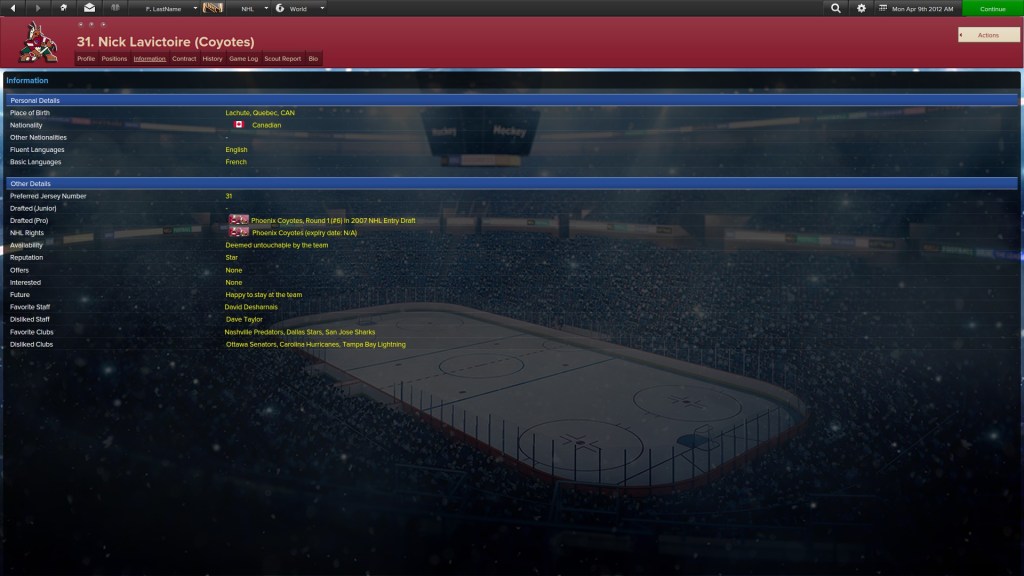The image size is (1024, 576).
Task: Open the mail inbox envelope icon
Action: tap(89, 8)
